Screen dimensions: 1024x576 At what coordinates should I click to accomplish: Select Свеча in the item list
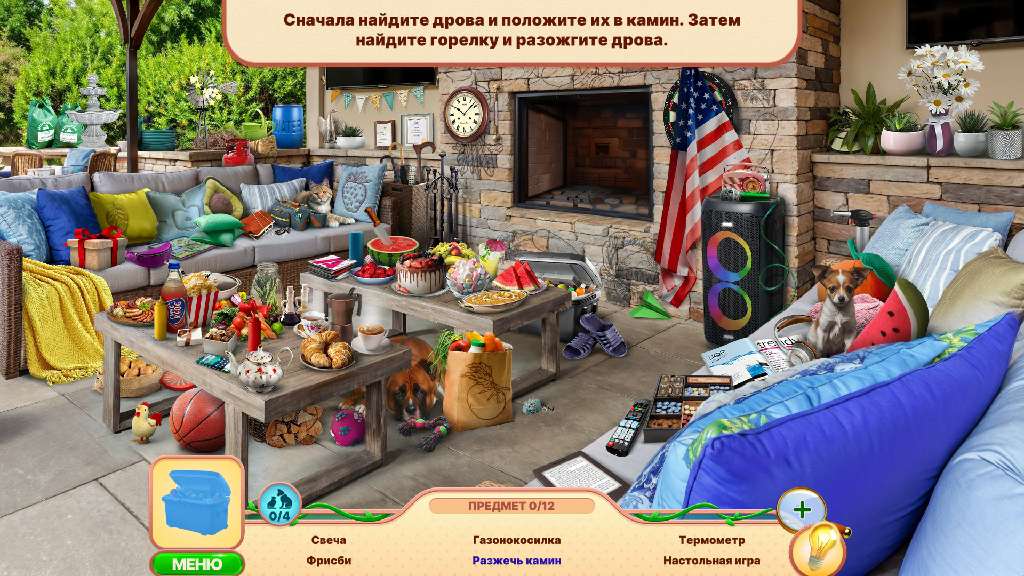pyautogui.click(x=328, y=540)
